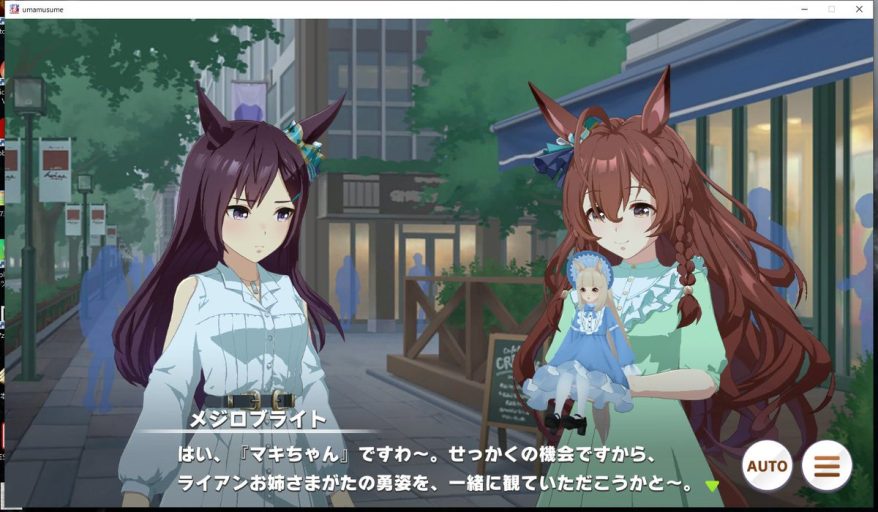Maximize the umamusume window
This screenshot has height=512, width=878.
(831, 9)
